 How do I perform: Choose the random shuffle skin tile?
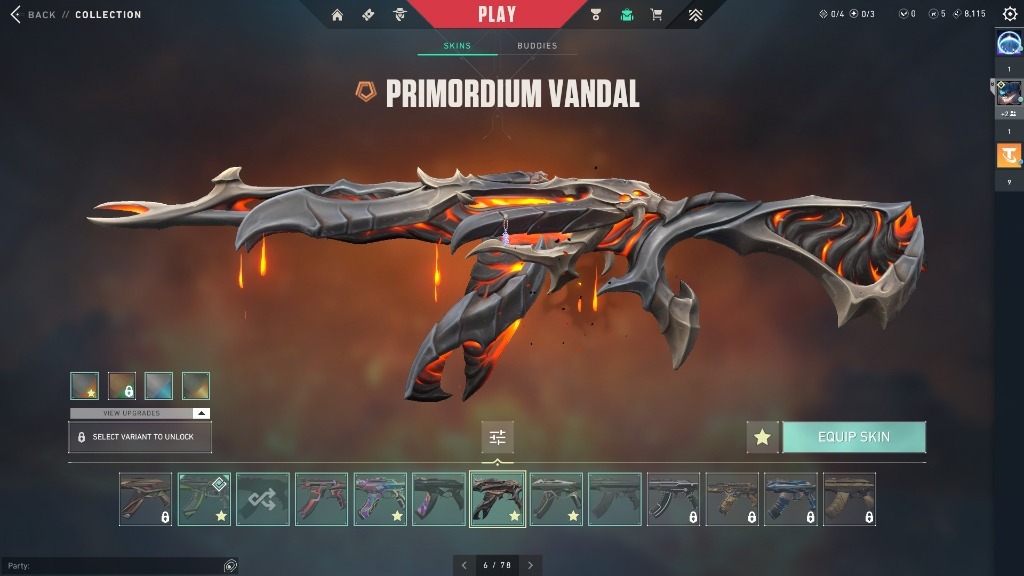(x=262, y=499)
